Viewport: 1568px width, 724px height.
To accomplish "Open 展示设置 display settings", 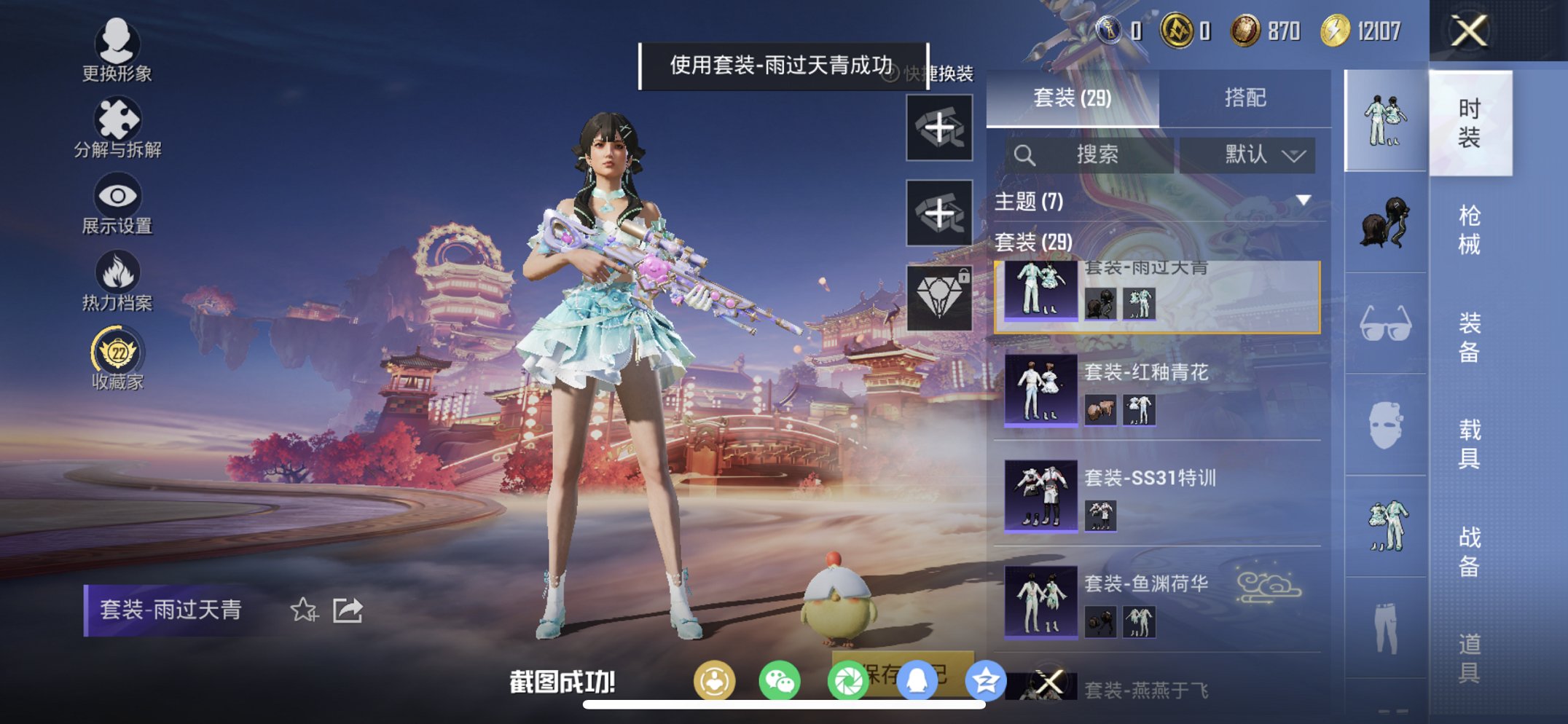I will point(118,199).
